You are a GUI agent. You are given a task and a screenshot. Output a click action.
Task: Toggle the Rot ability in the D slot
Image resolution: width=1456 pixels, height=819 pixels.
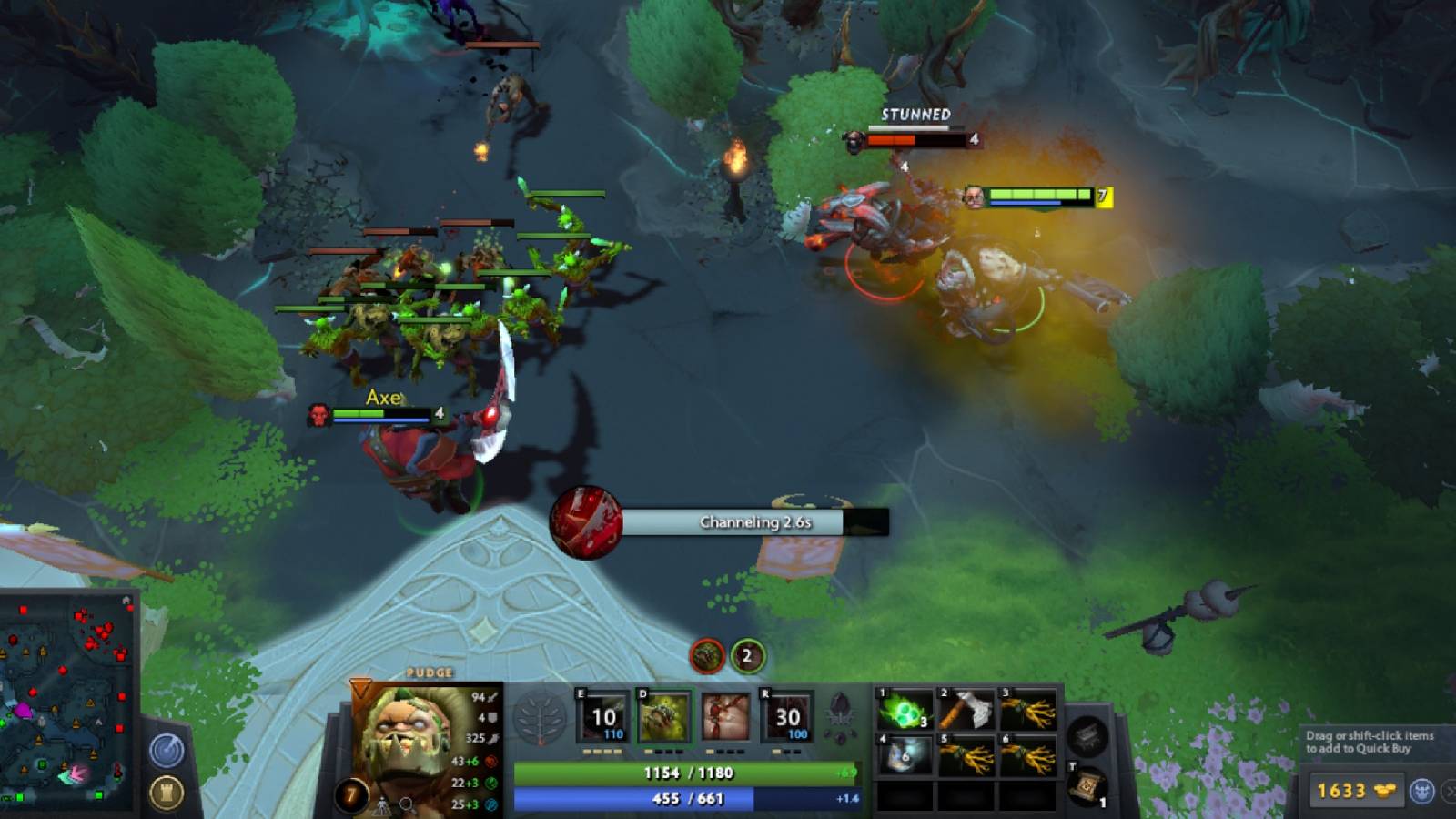665,716
